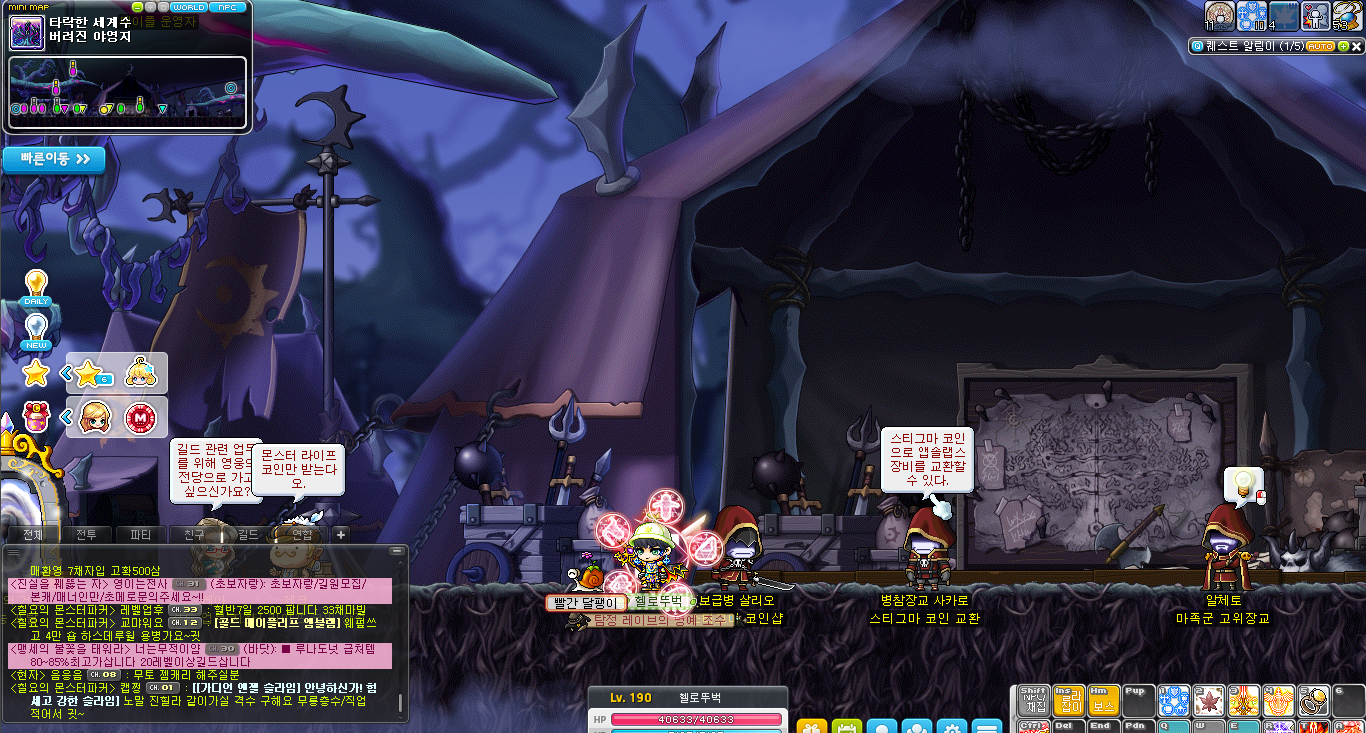
Task: Open the gear settings menu button
Action: 951,727
